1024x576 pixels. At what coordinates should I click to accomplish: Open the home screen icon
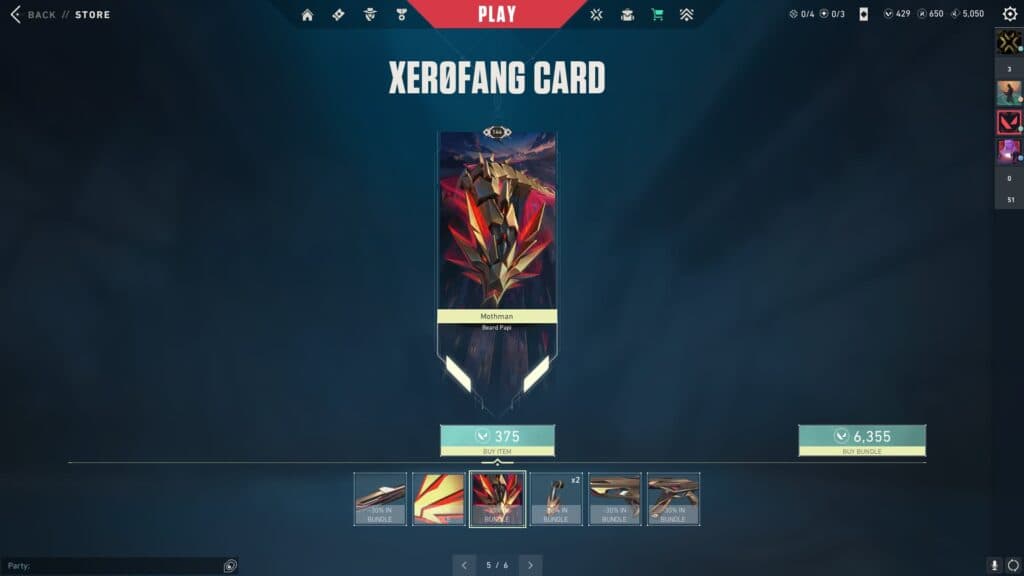click(x=307, y=15)
